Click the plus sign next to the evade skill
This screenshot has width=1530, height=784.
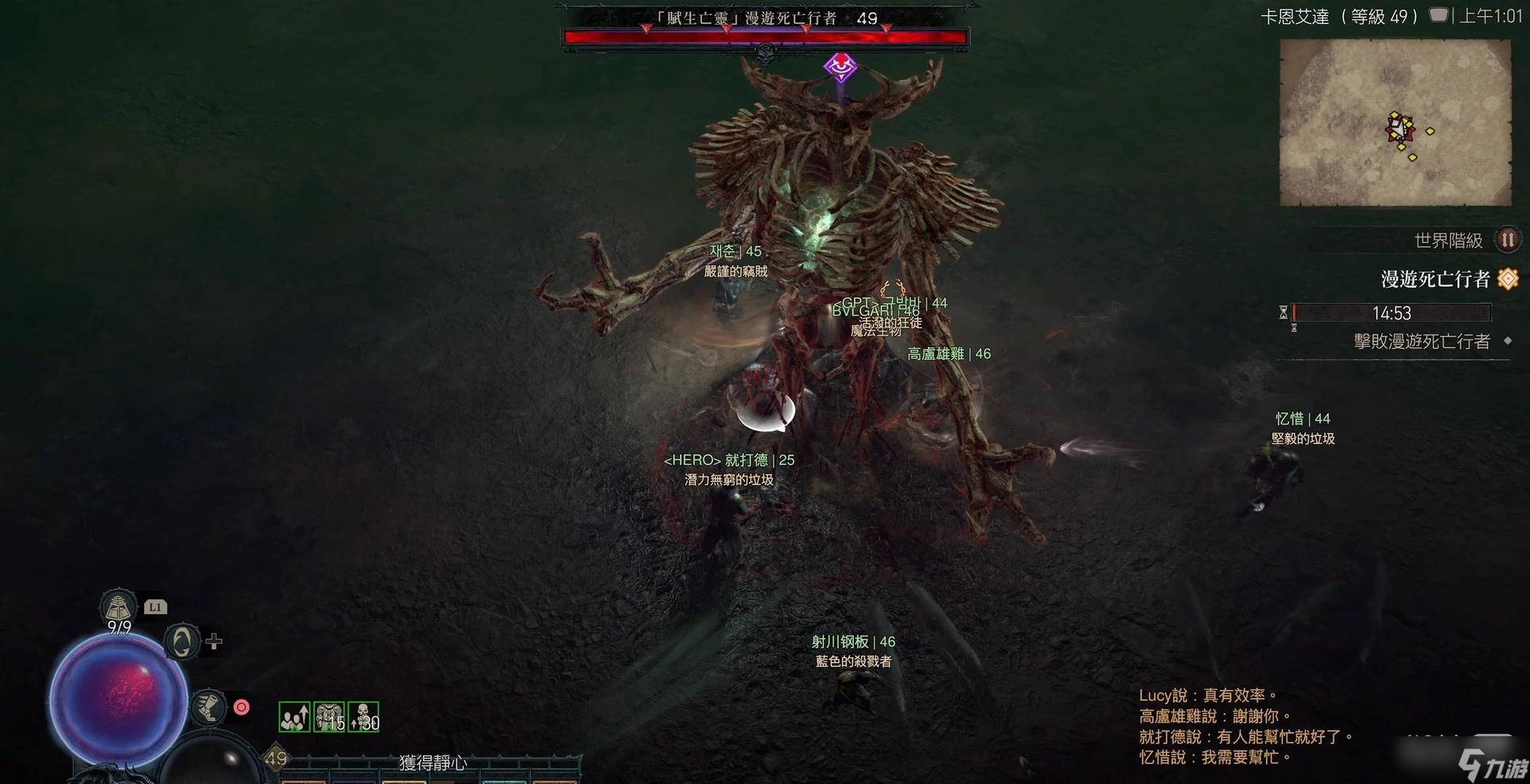(214, 641)
